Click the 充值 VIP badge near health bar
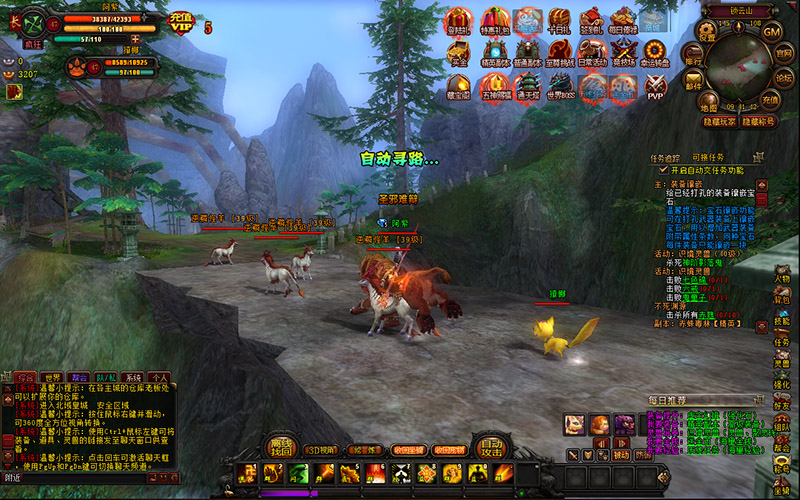Viewport: 800px width, 500px height. pos(180,21)
